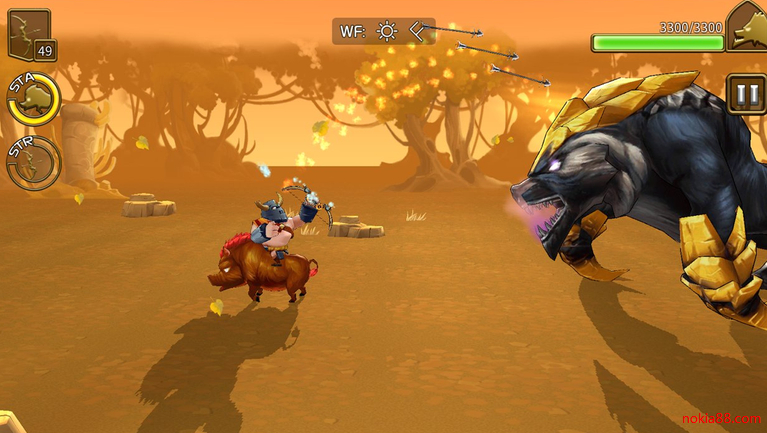Pause the game

coord(746,95)
